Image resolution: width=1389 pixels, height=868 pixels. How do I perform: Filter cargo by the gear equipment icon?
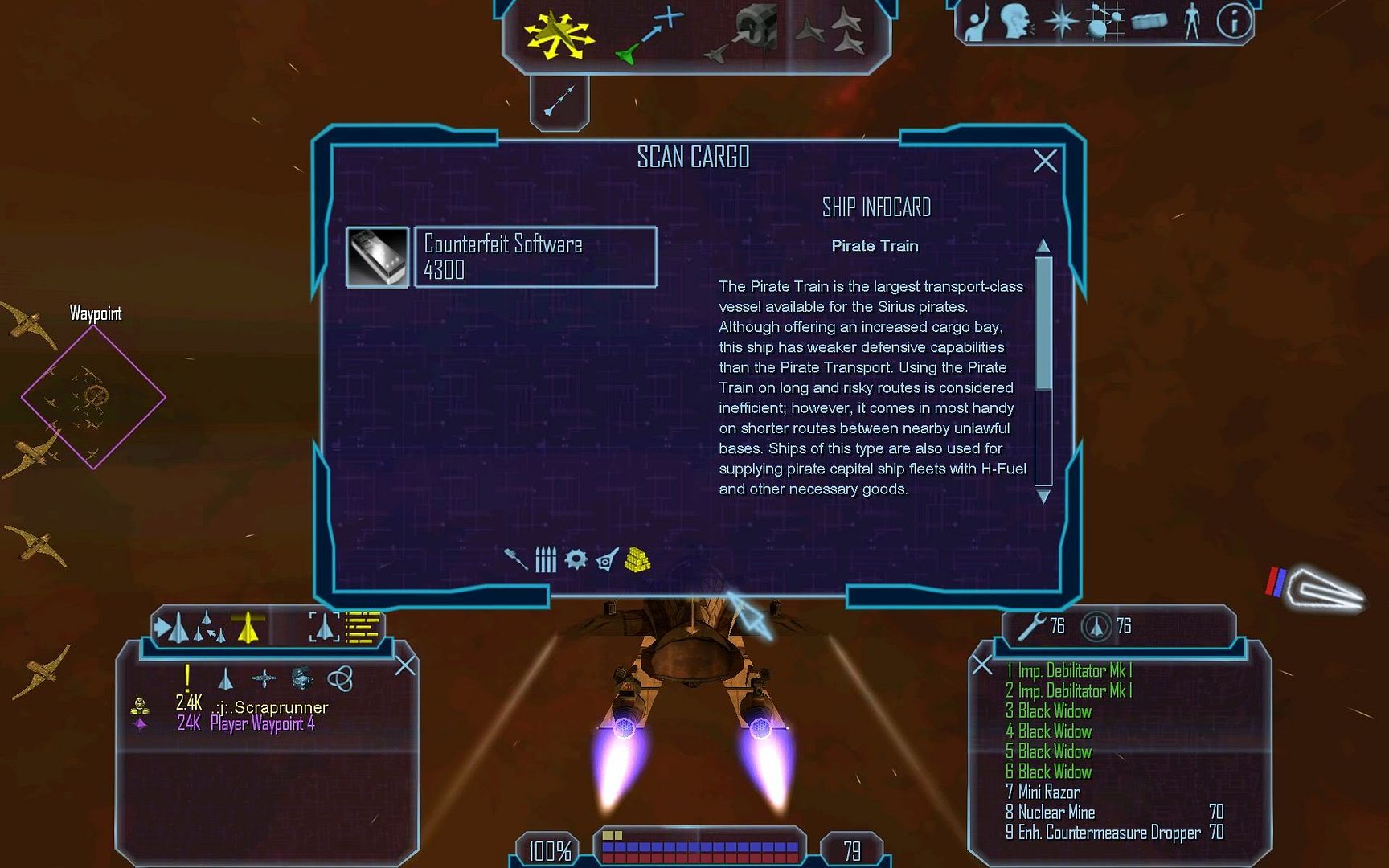(576, 559)
